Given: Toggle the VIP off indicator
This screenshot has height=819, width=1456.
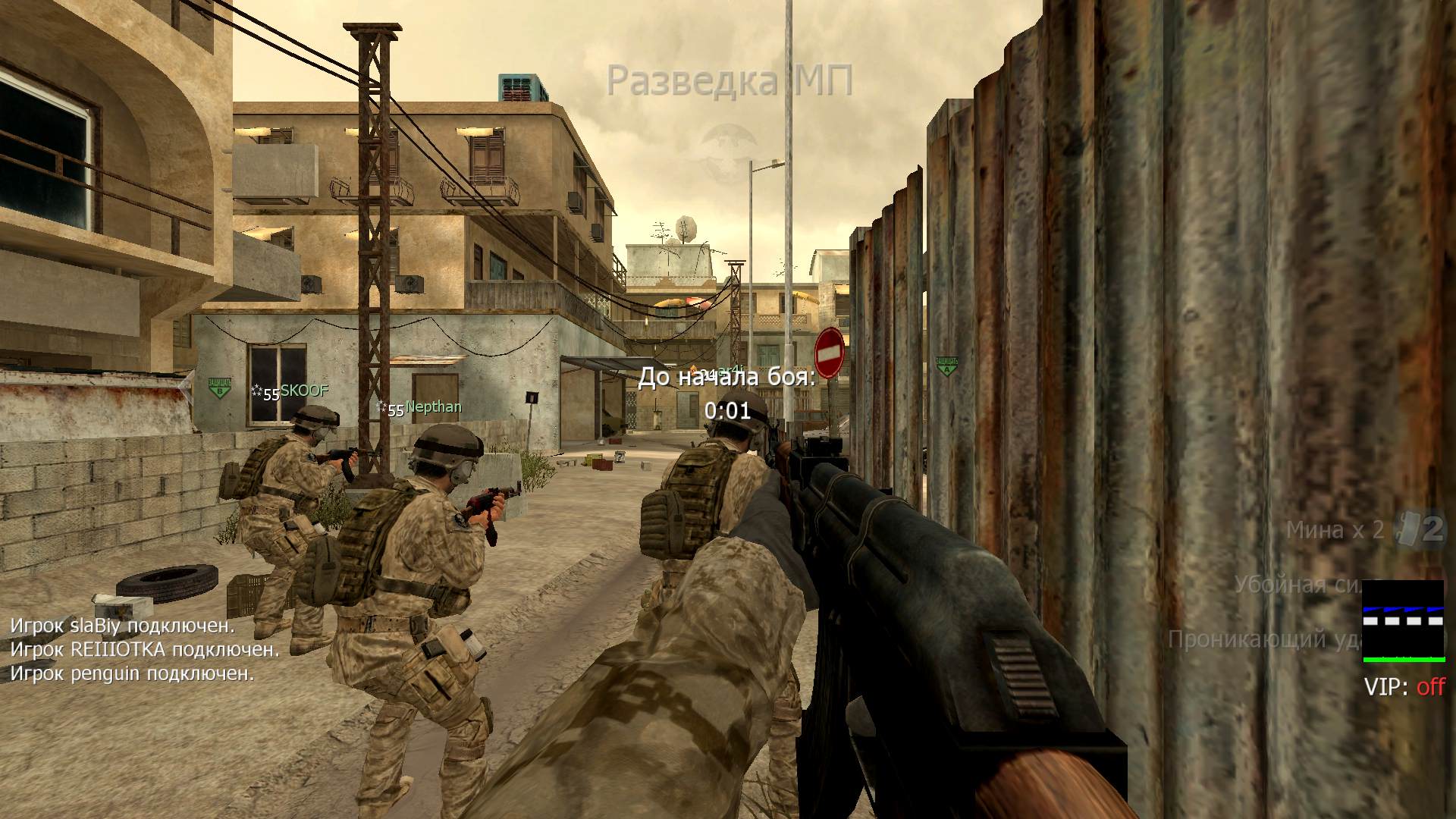Looking at the screenshot, I should tap(1404, 687).
